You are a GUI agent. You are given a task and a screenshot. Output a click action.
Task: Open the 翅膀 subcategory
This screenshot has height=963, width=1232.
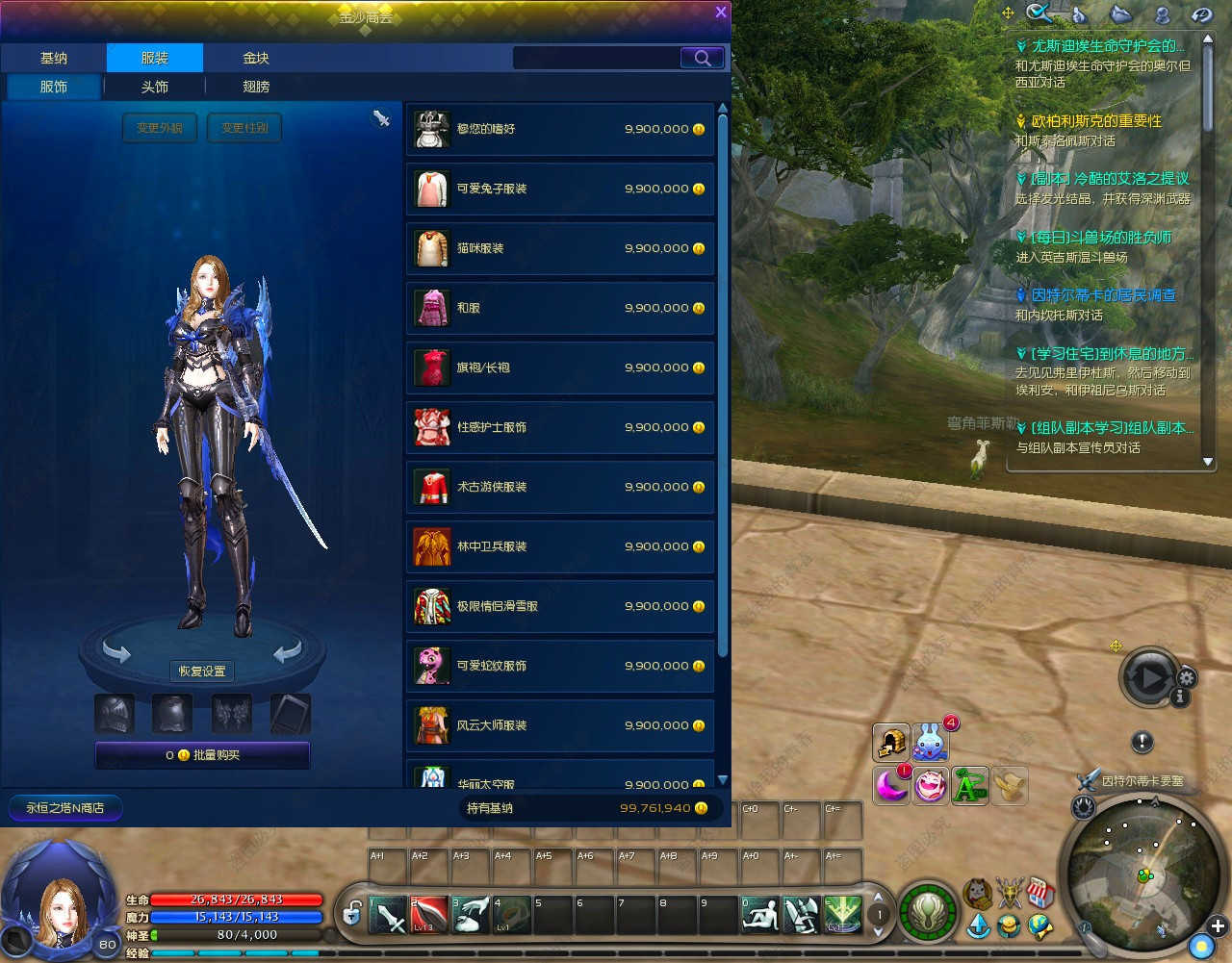tap(256, 87)
